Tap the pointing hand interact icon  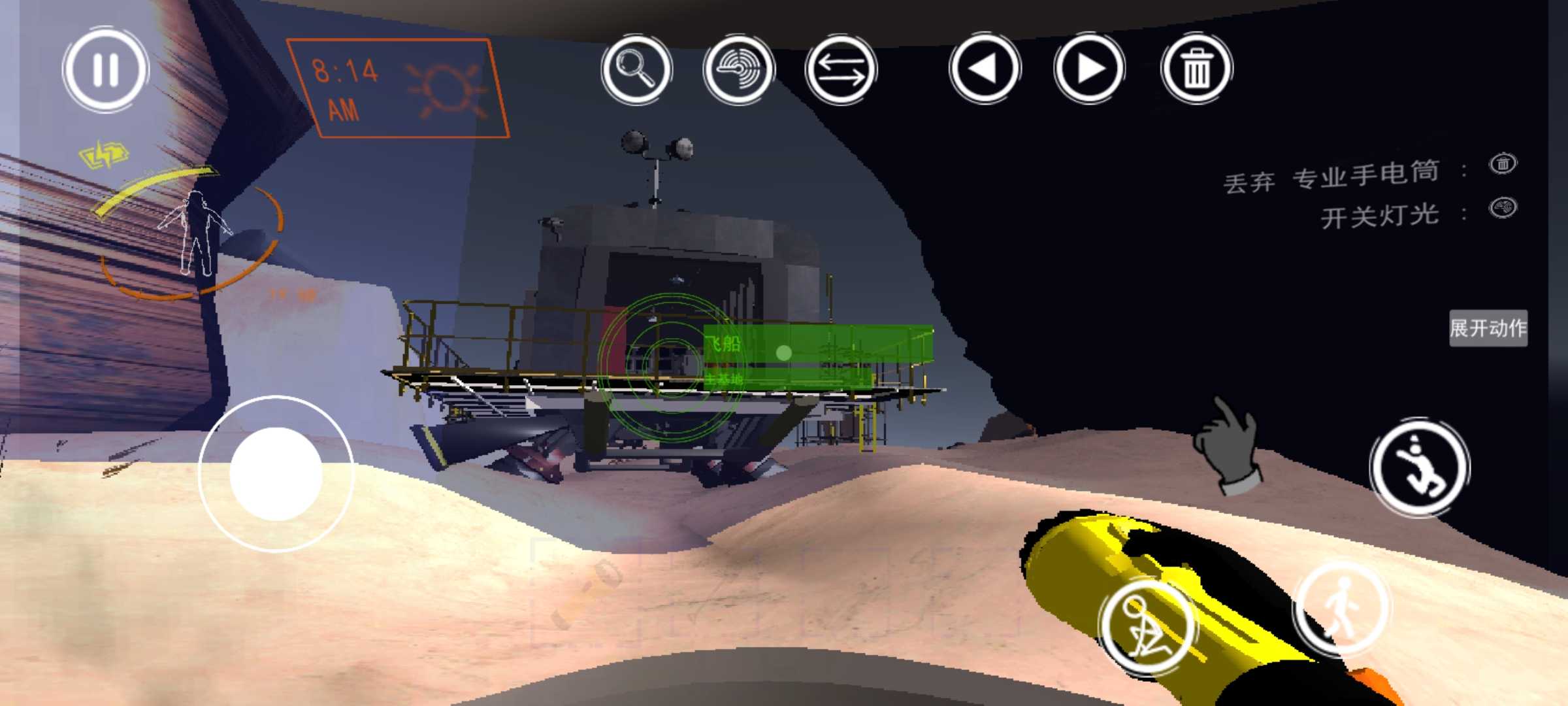[x=1226, y=445]
